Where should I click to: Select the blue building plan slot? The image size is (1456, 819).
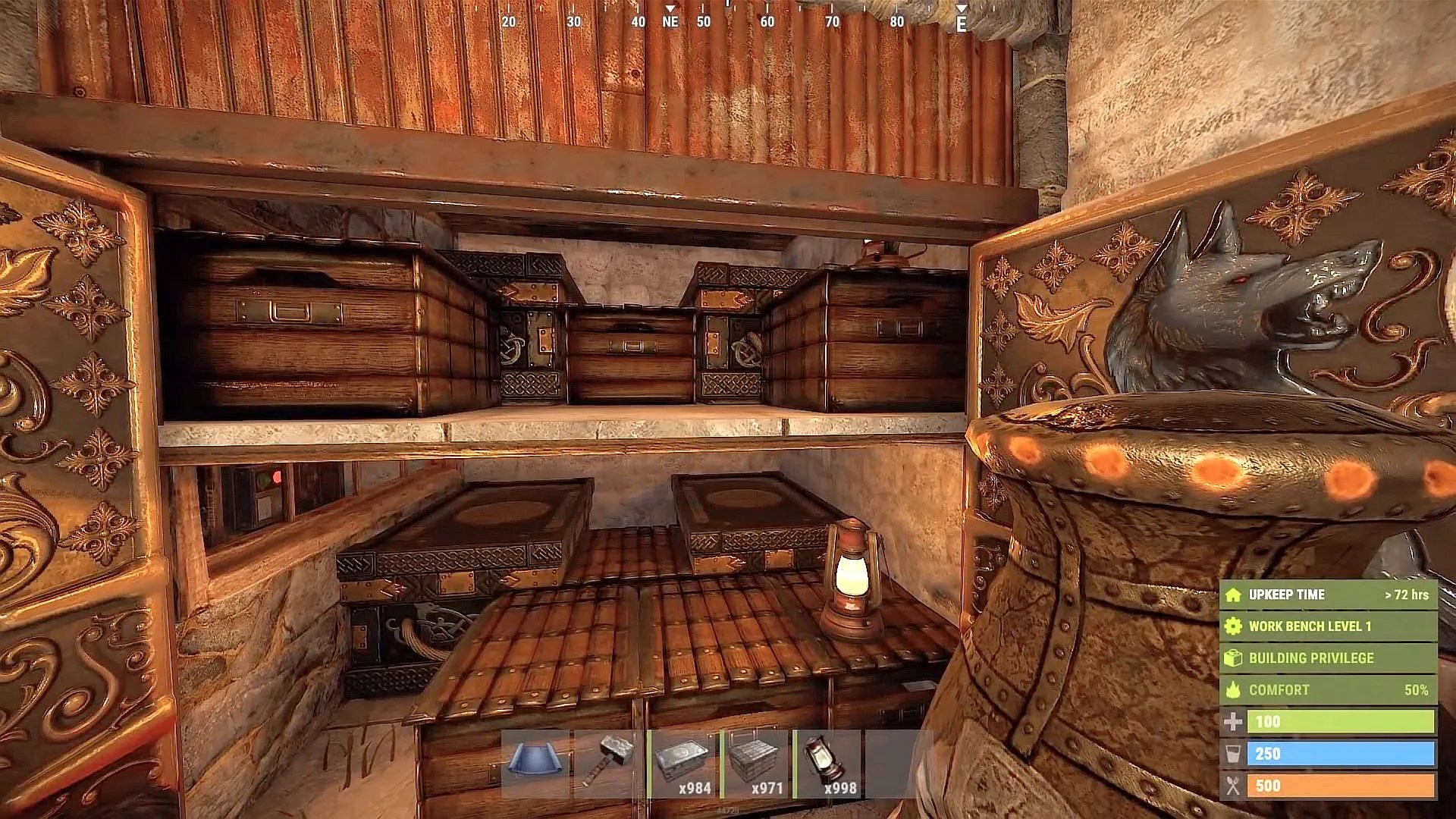[x=536, y=763]
